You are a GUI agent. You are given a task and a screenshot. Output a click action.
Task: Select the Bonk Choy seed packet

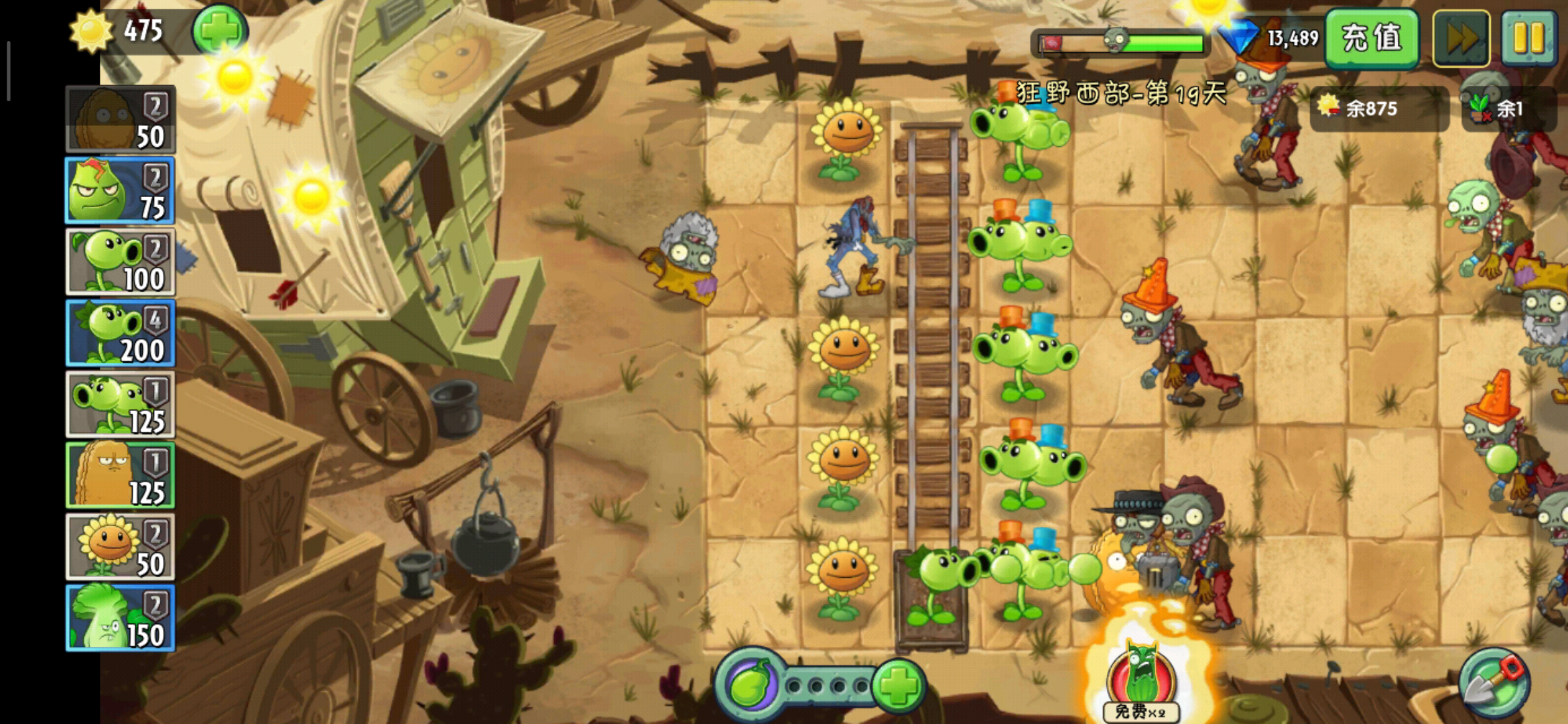pyautogui.click(x=121, y=617)
